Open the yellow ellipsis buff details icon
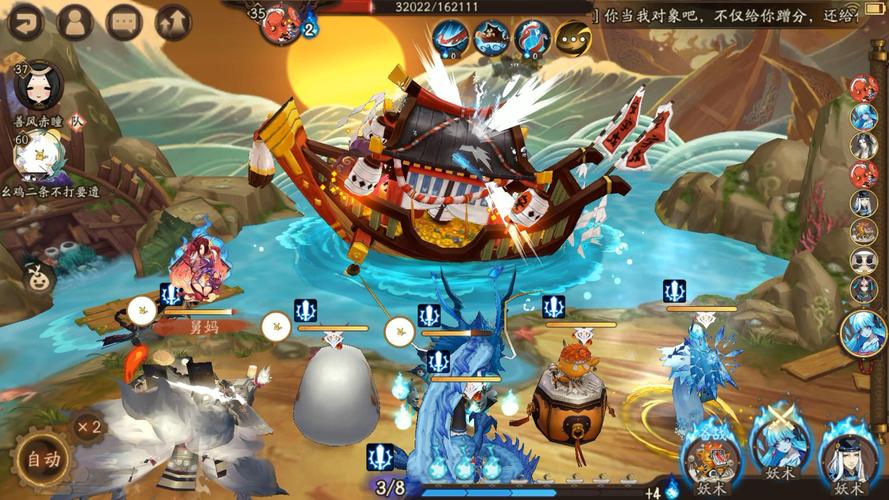 [573, 37]
